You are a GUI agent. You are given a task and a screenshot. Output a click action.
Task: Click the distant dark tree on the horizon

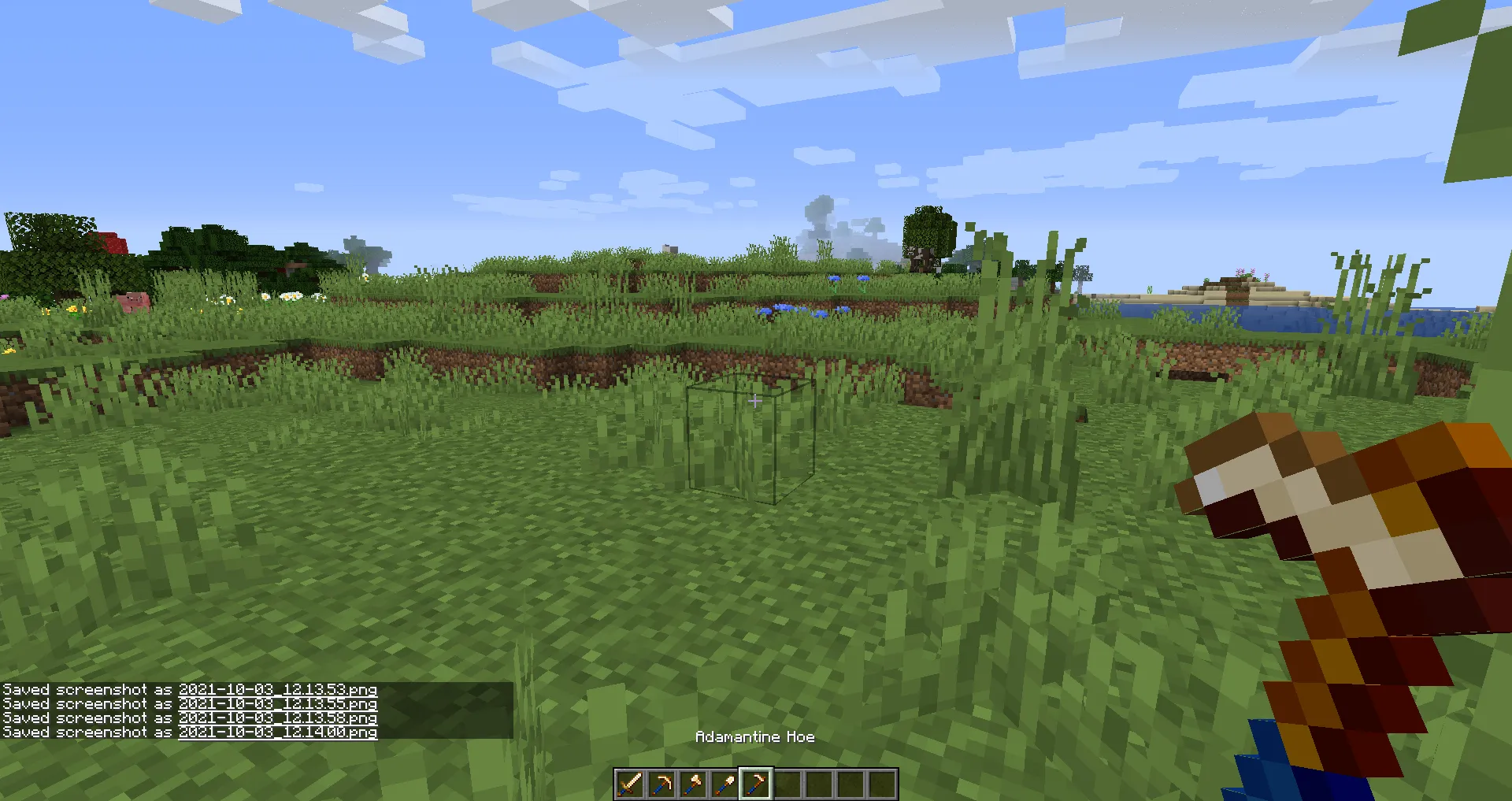(929, 236)
